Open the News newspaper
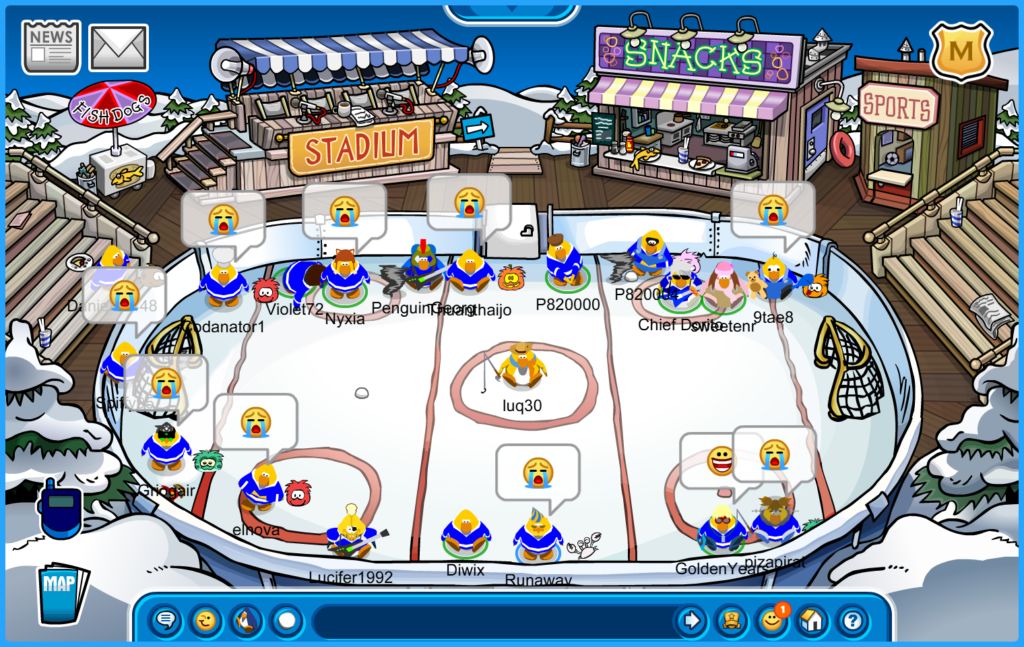The image size is (1024, 647). pos(51,47)
